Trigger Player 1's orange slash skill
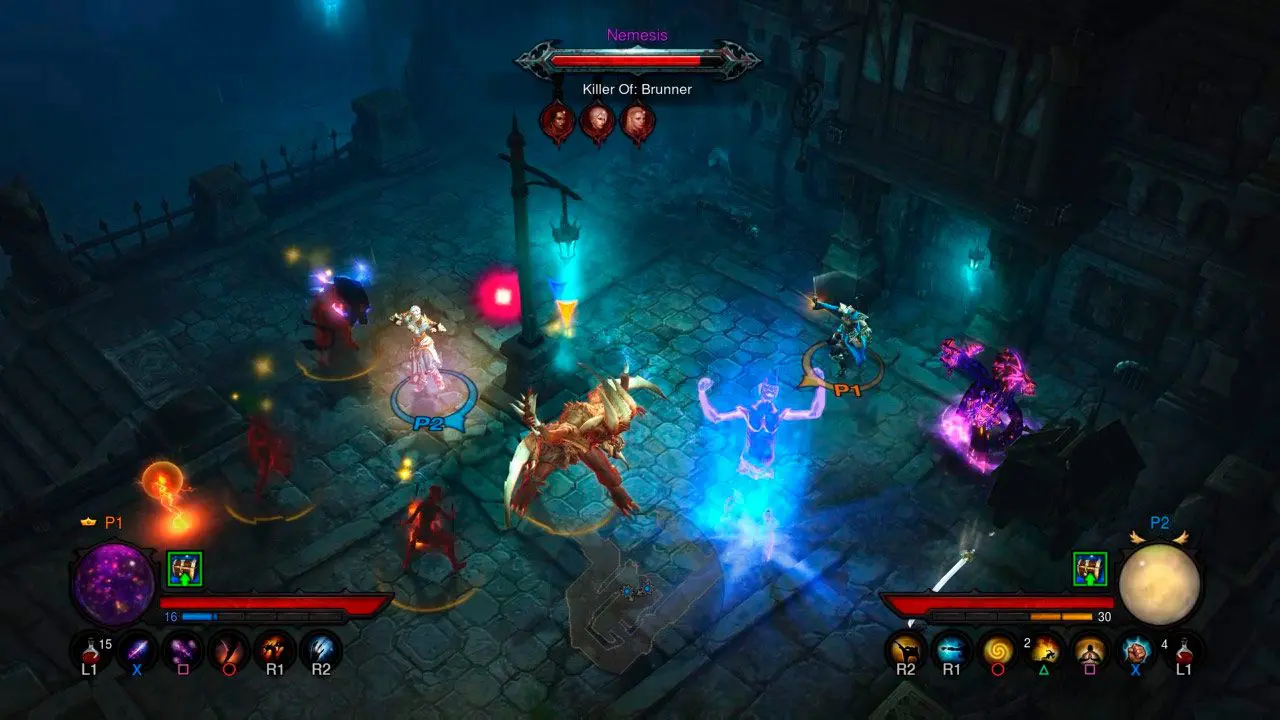This screenshot has height=720, width=1280. [229, 650]
